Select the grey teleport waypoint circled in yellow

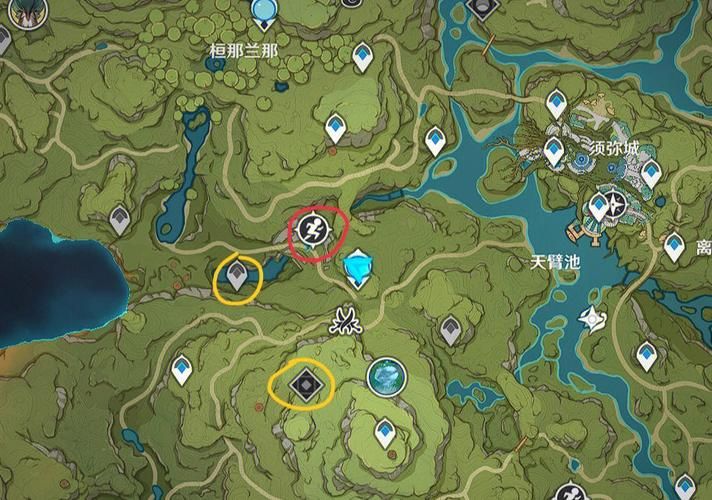pyautogui.click(x=237, y=274)
